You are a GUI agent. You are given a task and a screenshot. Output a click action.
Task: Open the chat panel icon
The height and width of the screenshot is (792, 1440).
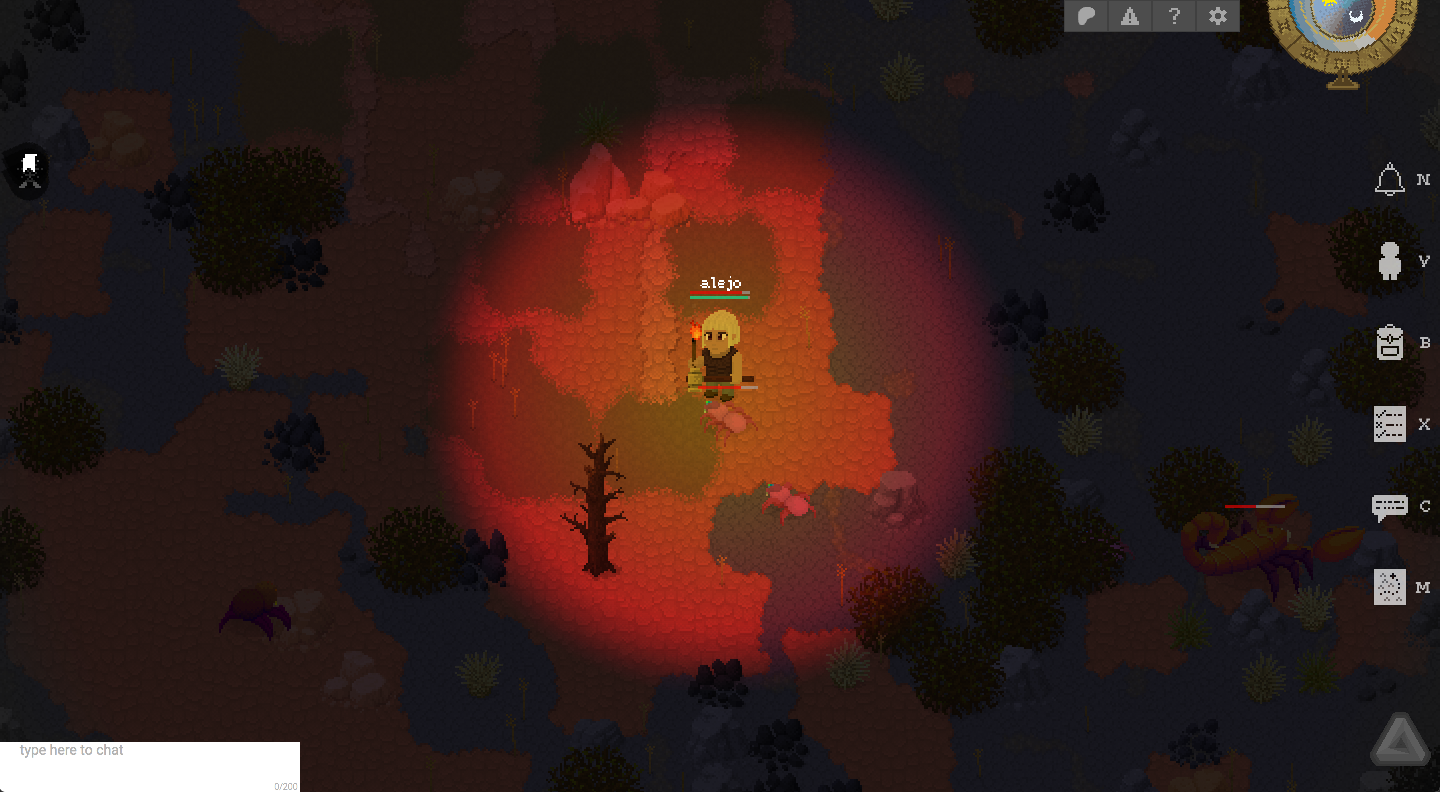click(x=1389, y=506)
